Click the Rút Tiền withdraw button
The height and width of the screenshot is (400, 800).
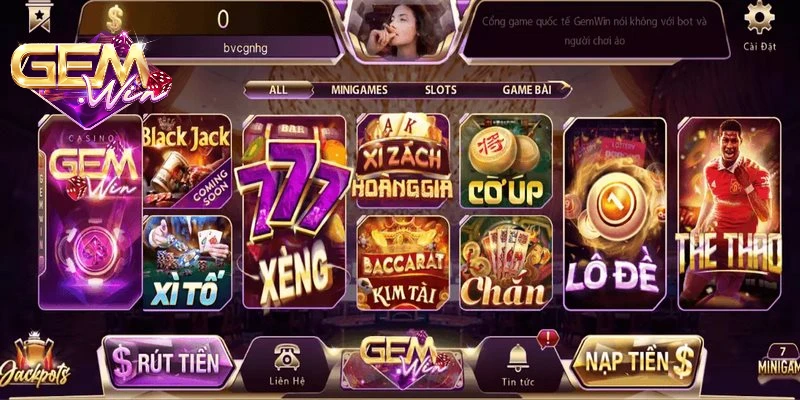pyautogui.click(x=168, y=363)
